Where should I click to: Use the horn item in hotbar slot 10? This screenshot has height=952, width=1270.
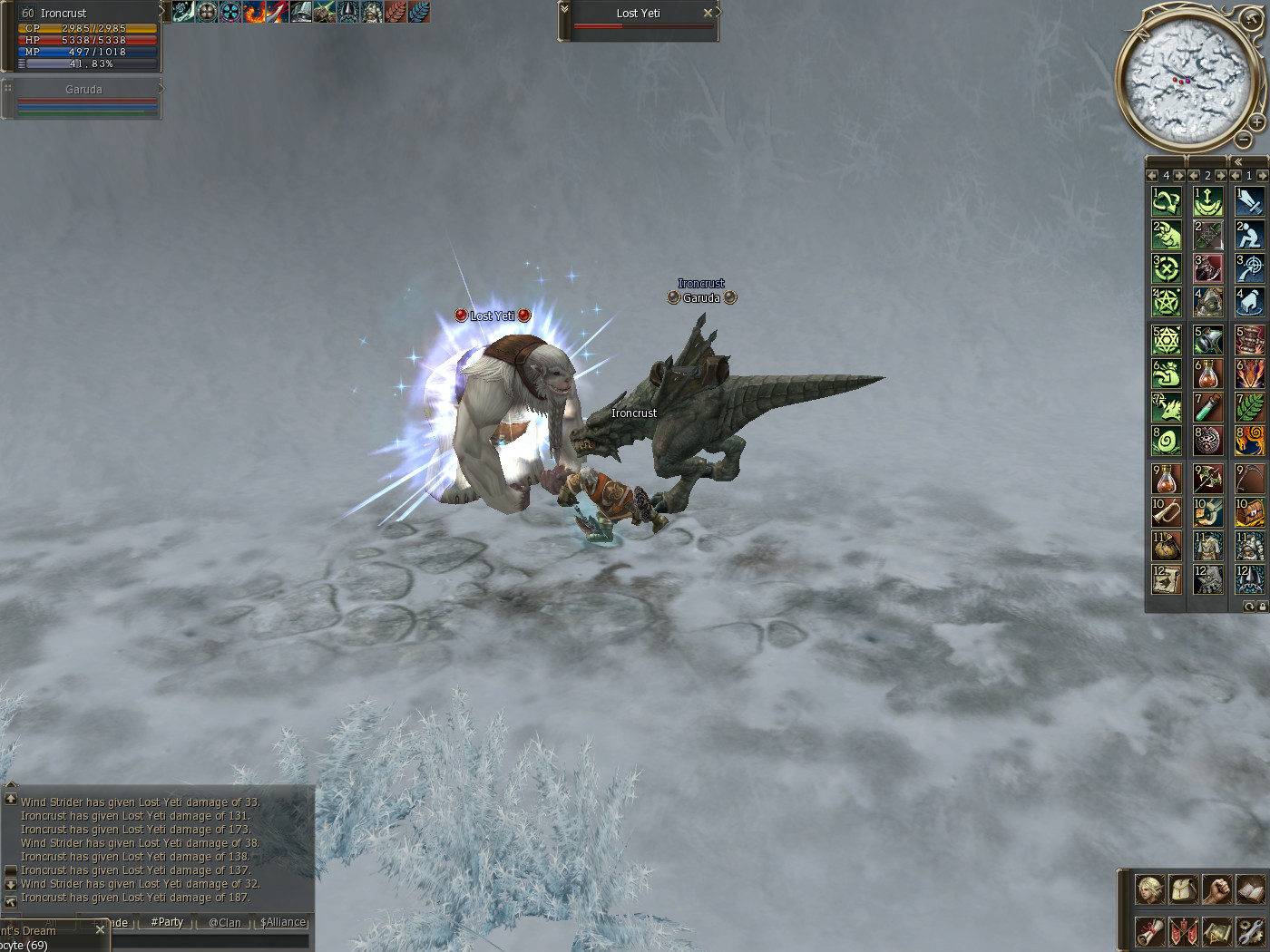(x=1167, y=512)
